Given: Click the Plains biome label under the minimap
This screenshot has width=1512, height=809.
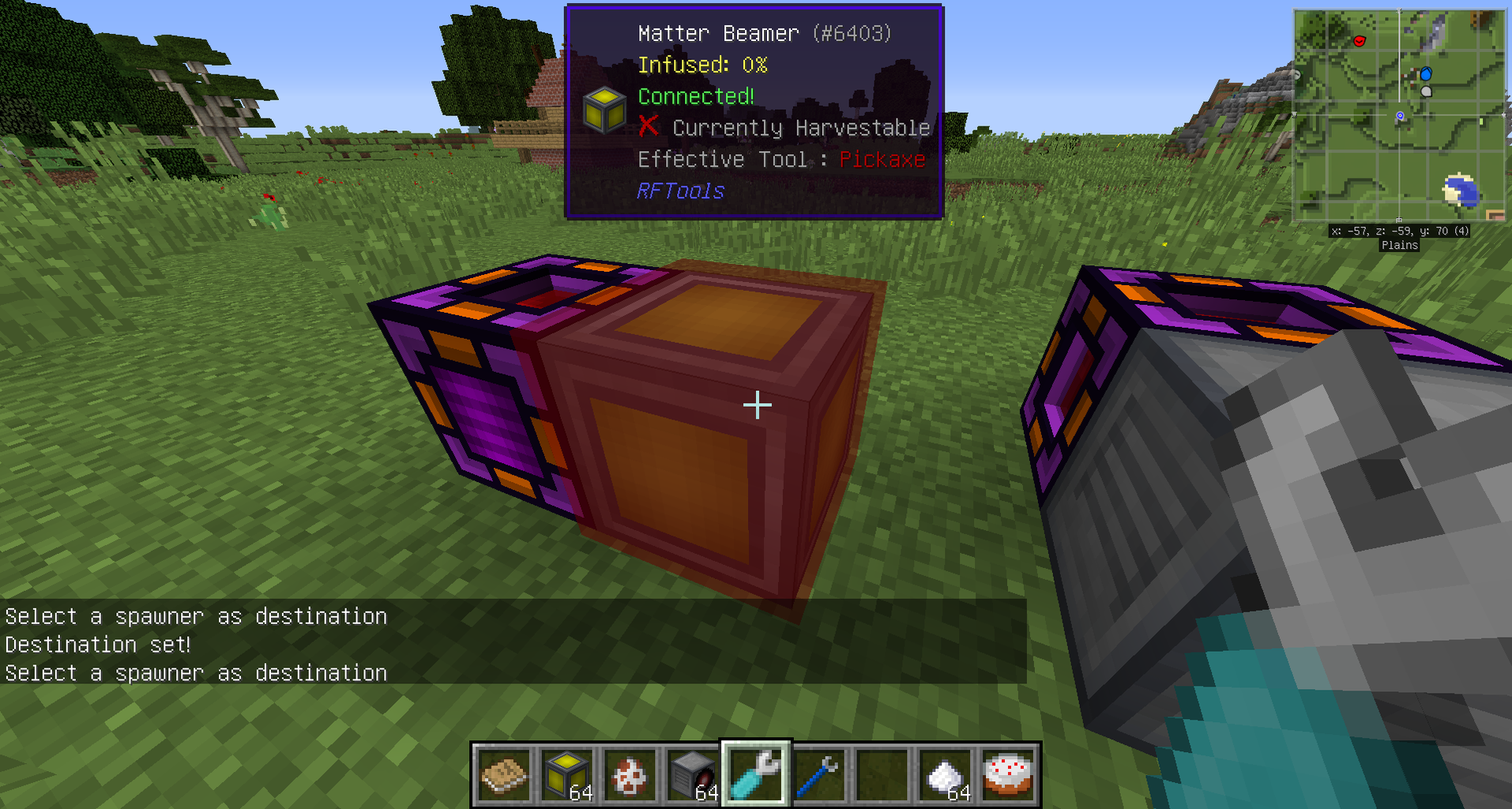Looking at the screenshot, I should coord(1399,245).
